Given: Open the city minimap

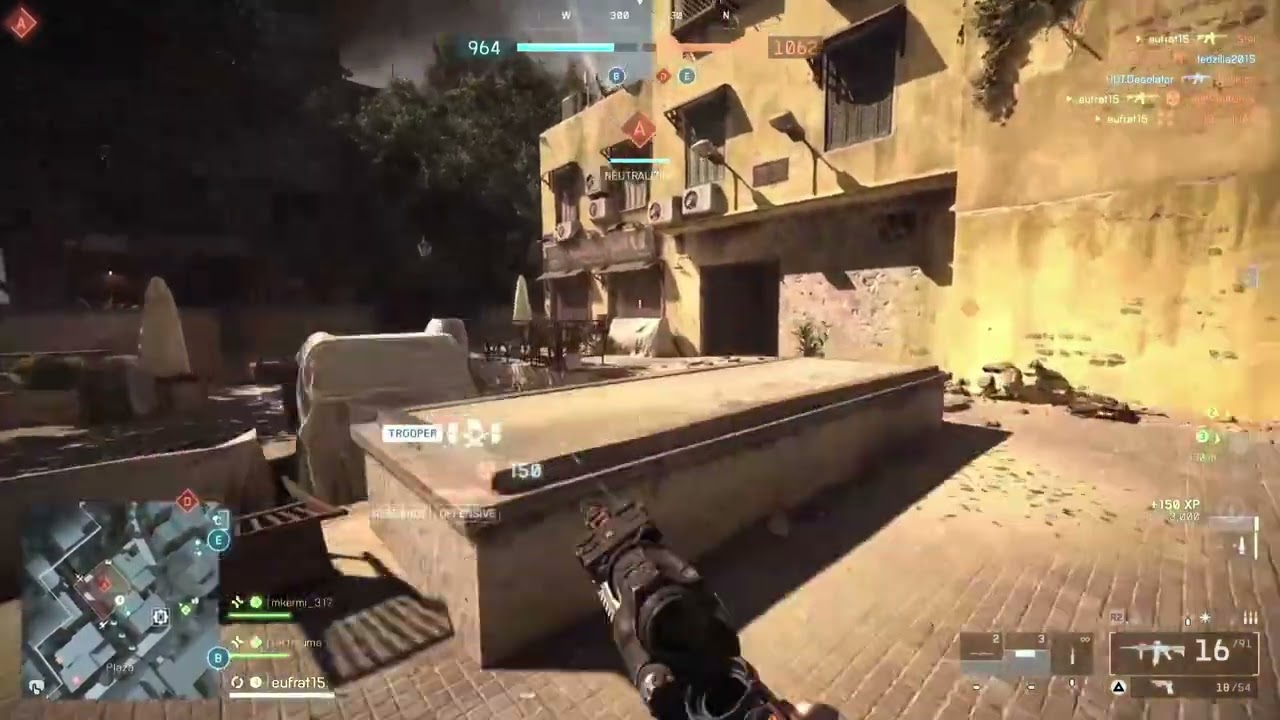Looking at the screenshot, I should pos(120,598).
